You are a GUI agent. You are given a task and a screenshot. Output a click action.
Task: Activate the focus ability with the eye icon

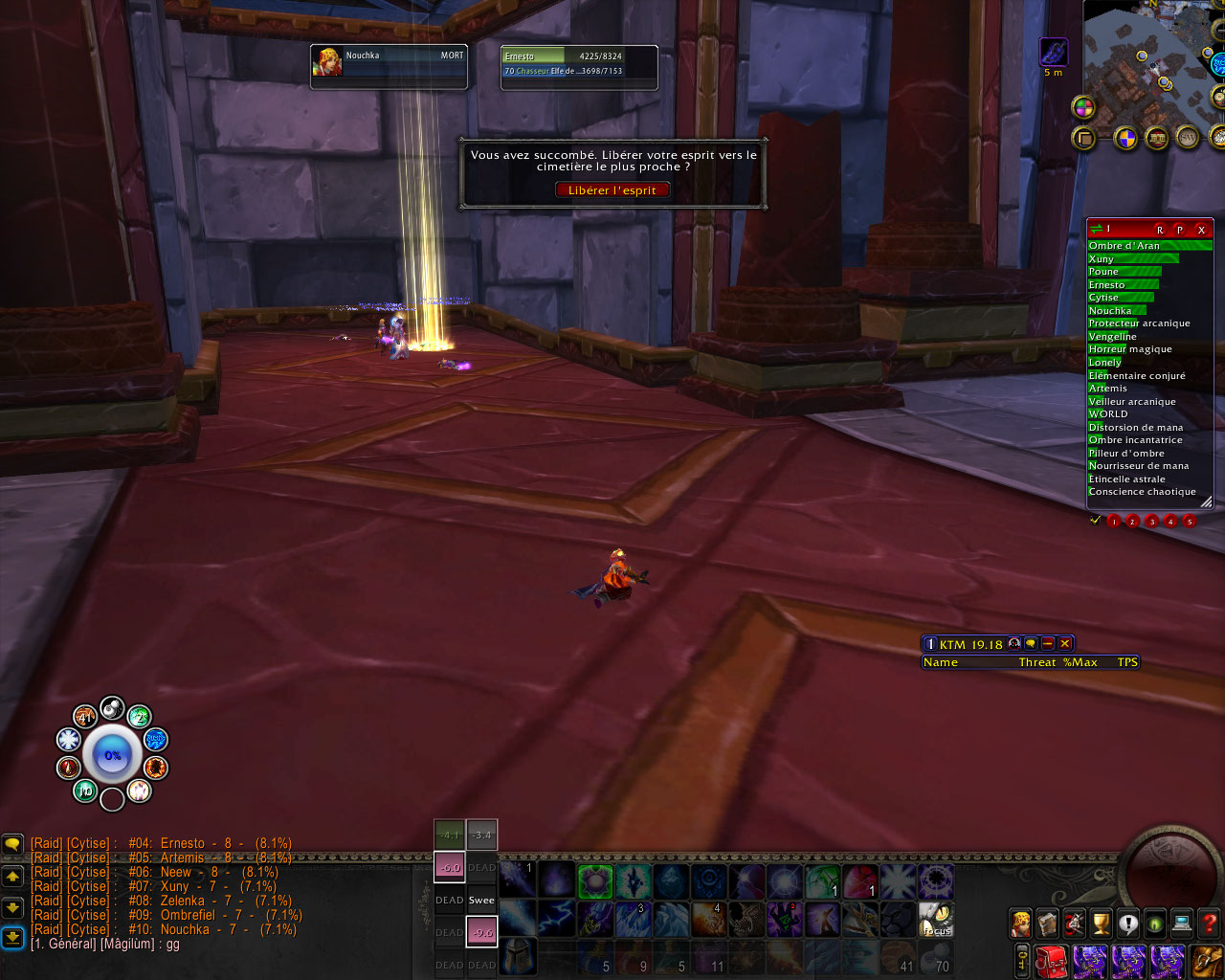pos(936,920)
